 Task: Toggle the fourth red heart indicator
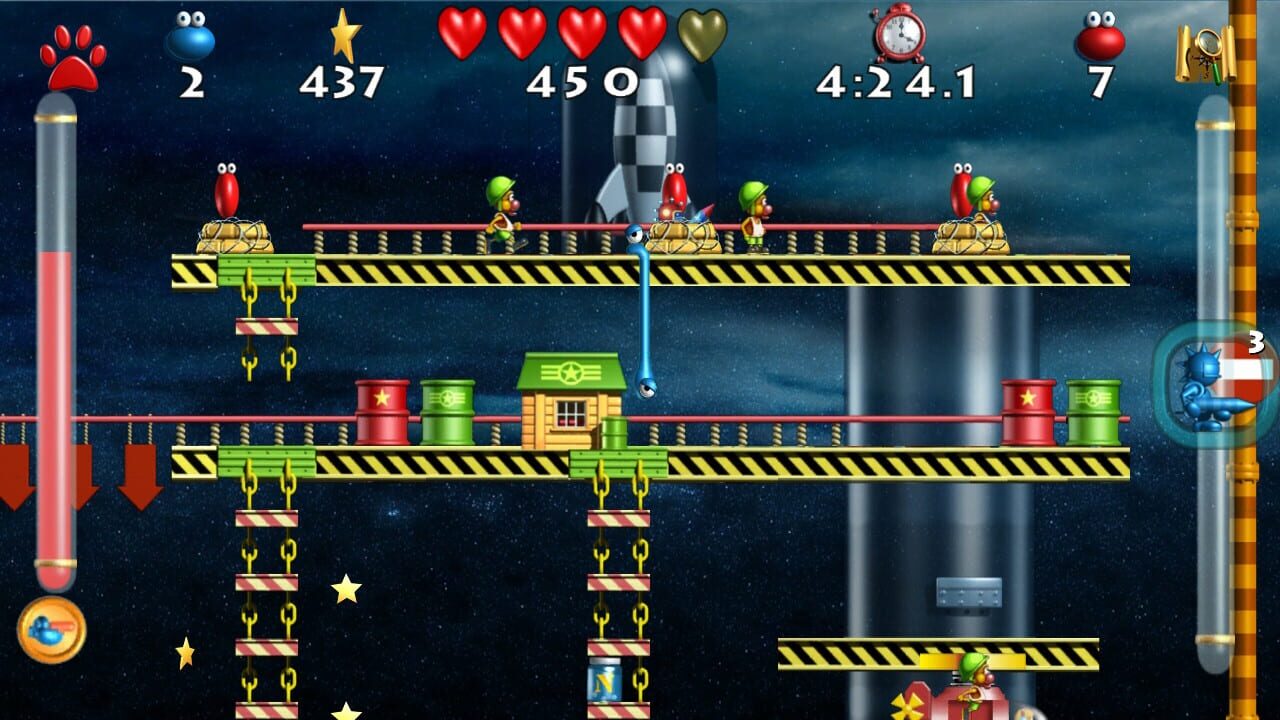pyautogui.click(x=644, y=31)
